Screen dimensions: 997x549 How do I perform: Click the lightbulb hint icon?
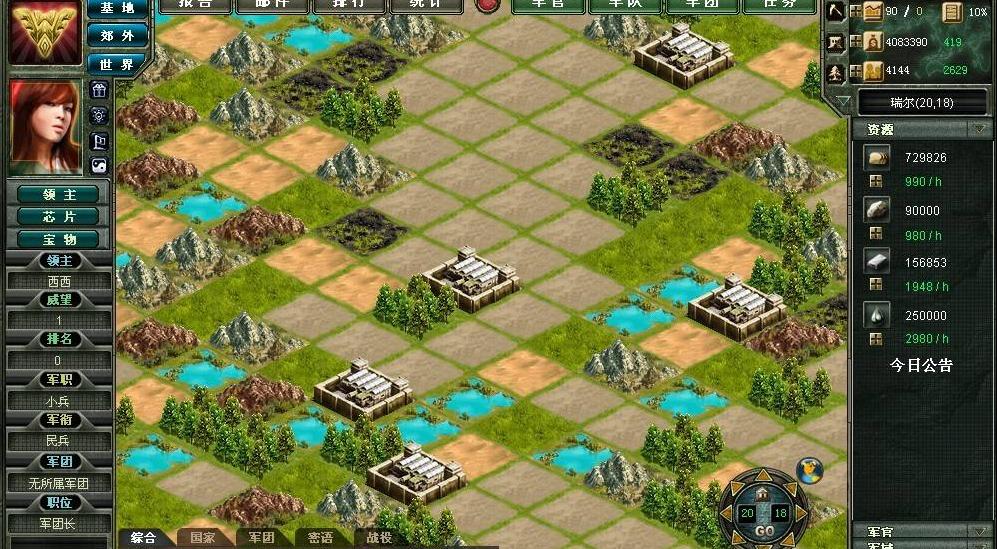coord(98,116)
